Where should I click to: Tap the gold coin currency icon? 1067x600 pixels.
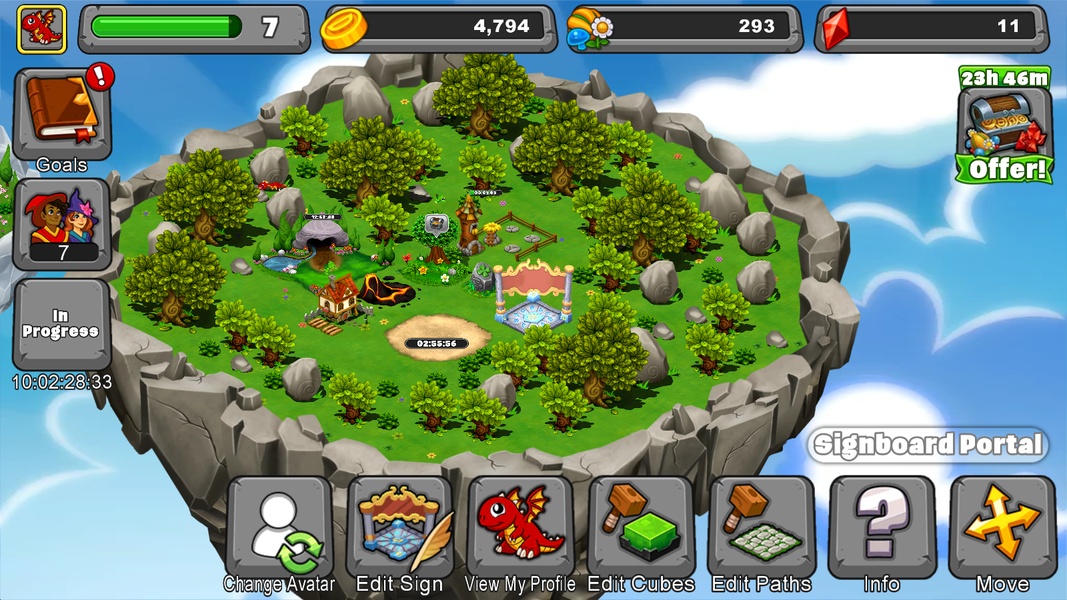pos(343,29)
